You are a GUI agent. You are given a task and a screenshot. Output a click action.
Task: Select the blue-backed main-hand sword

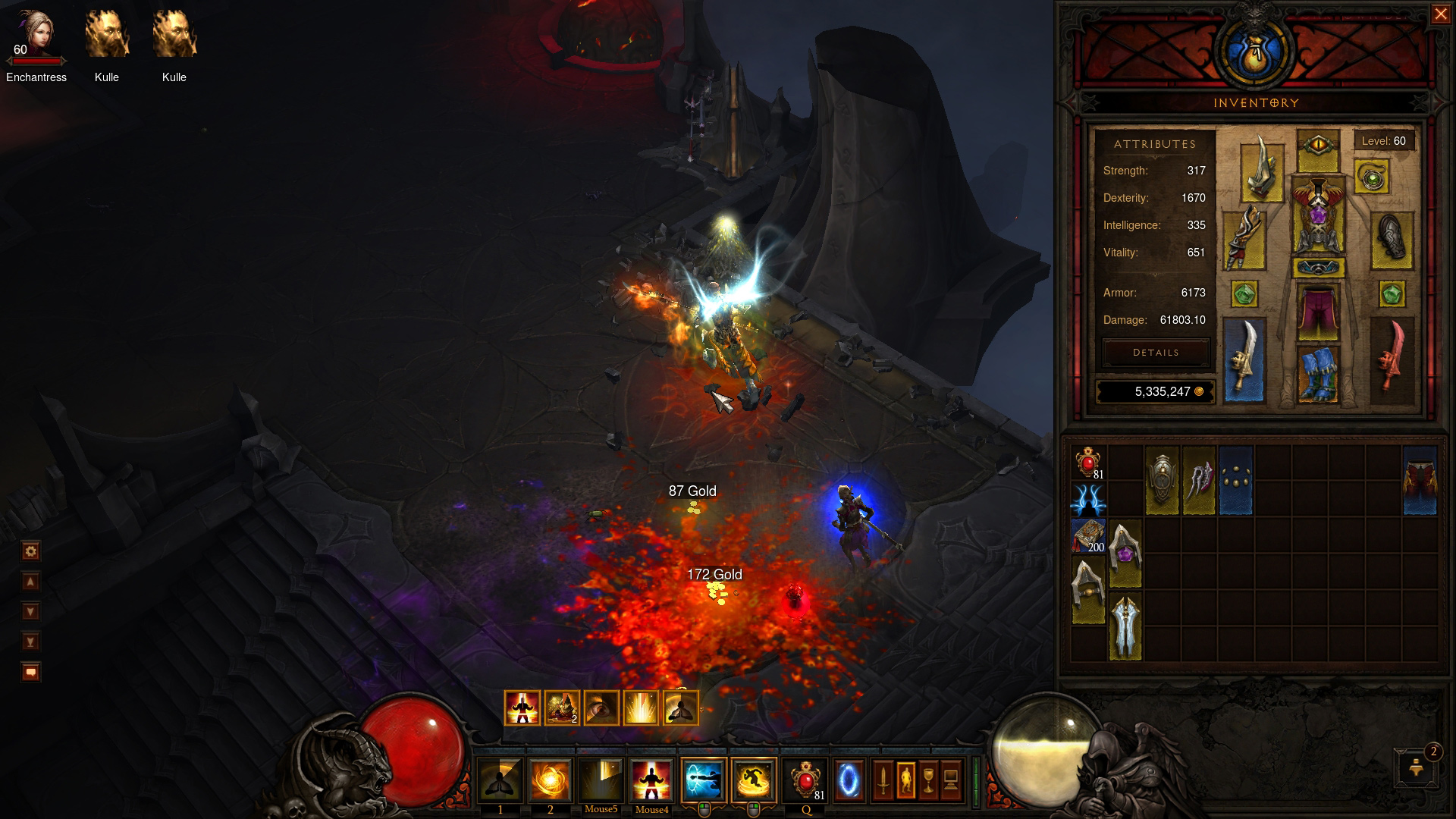1244,360
